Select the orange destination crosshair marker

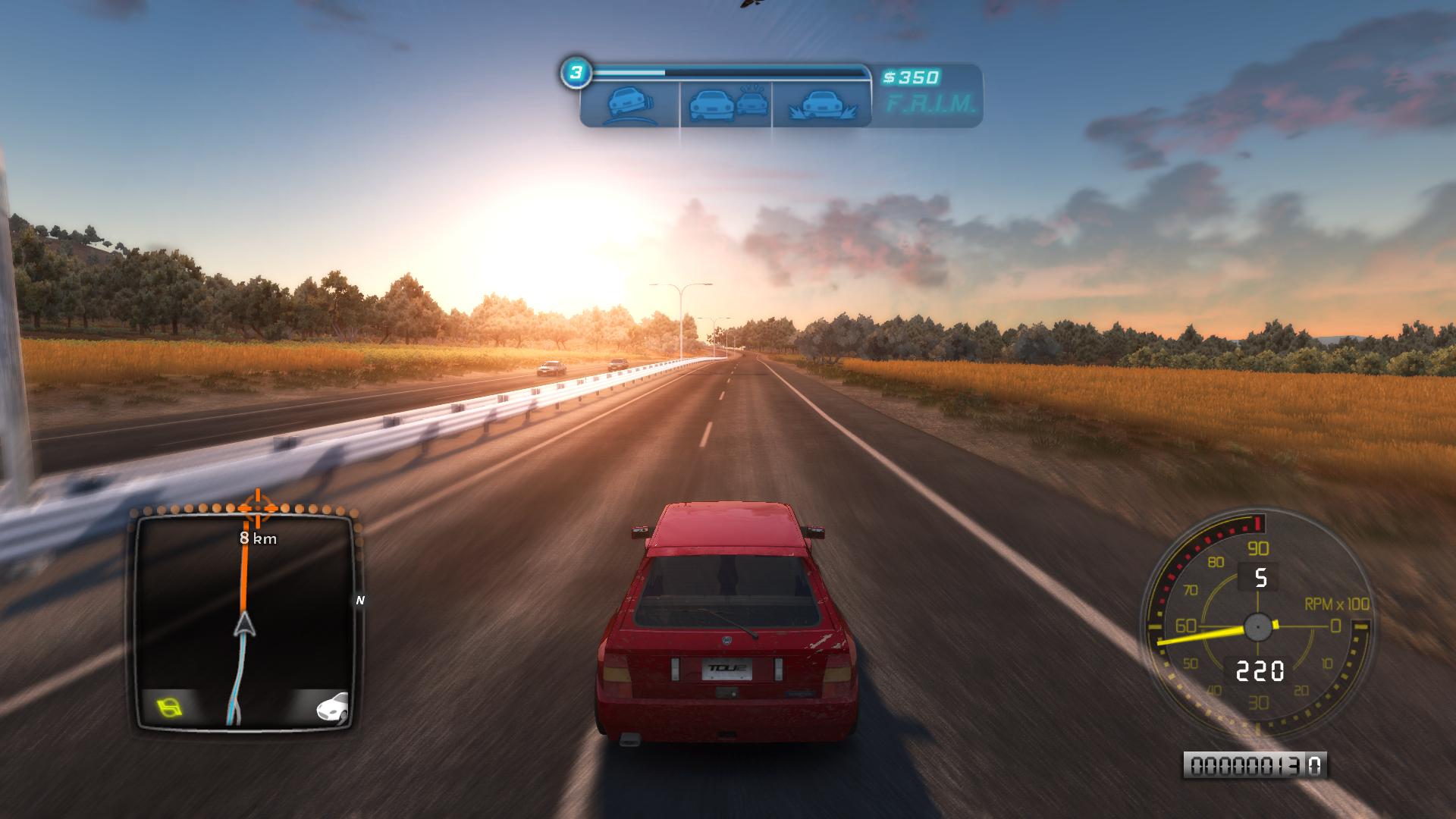256,509
